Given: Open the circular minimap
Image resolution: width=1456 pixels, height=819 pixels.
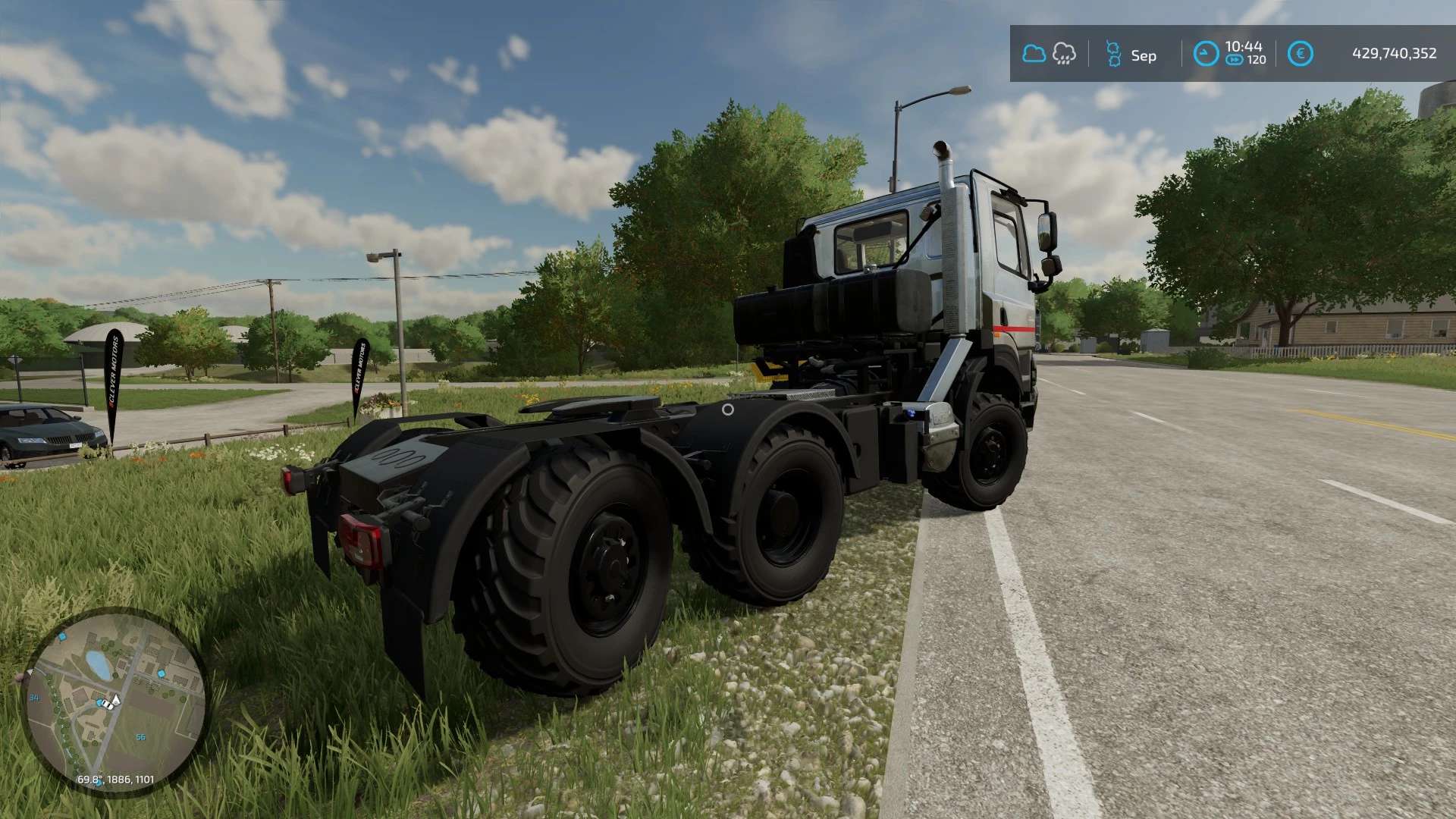Looking at the screenshot, I should [x=115, y=701].
